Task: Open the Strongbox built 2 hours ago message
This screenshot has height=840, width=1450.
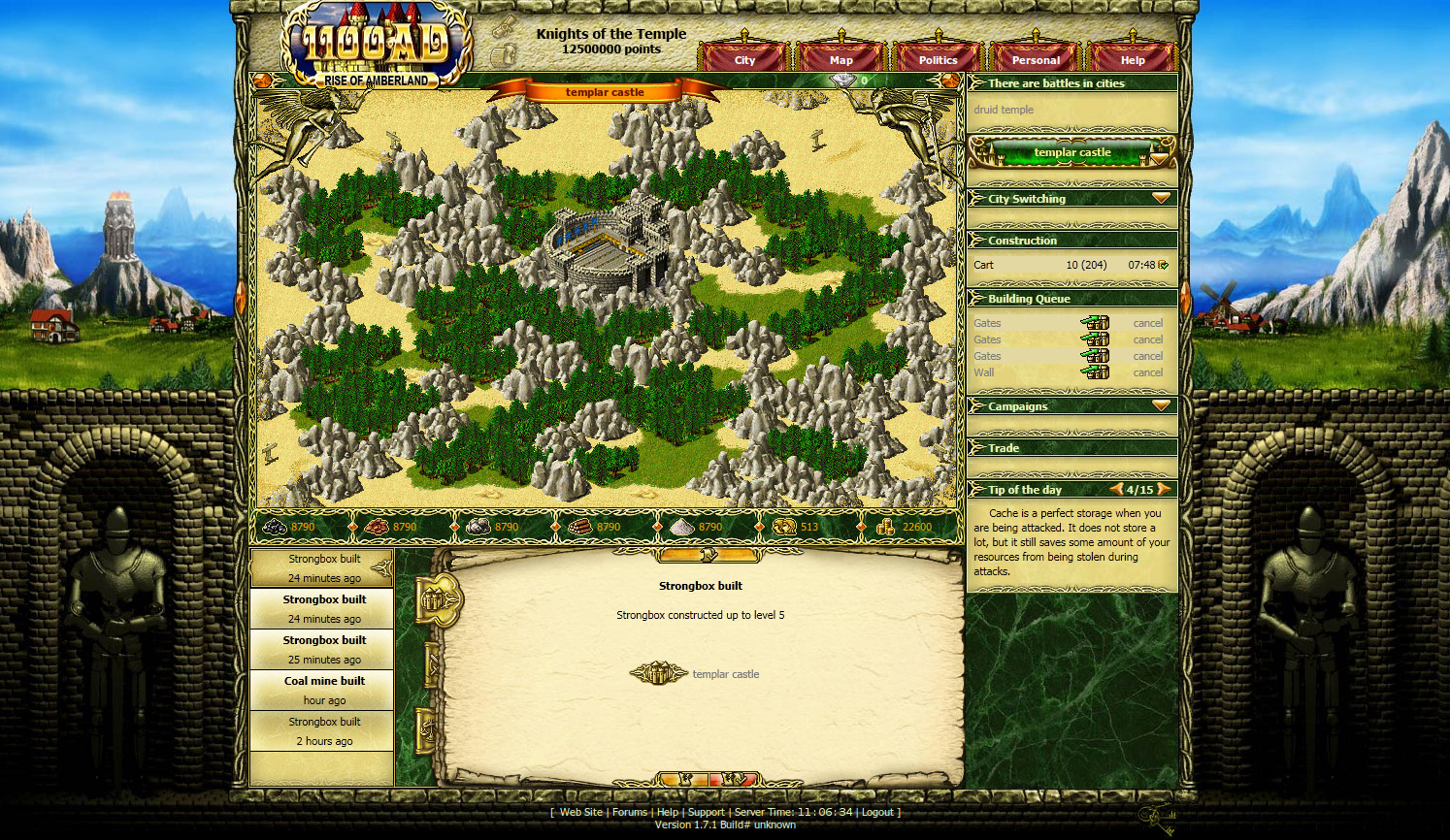Action: tap(324, 730)
